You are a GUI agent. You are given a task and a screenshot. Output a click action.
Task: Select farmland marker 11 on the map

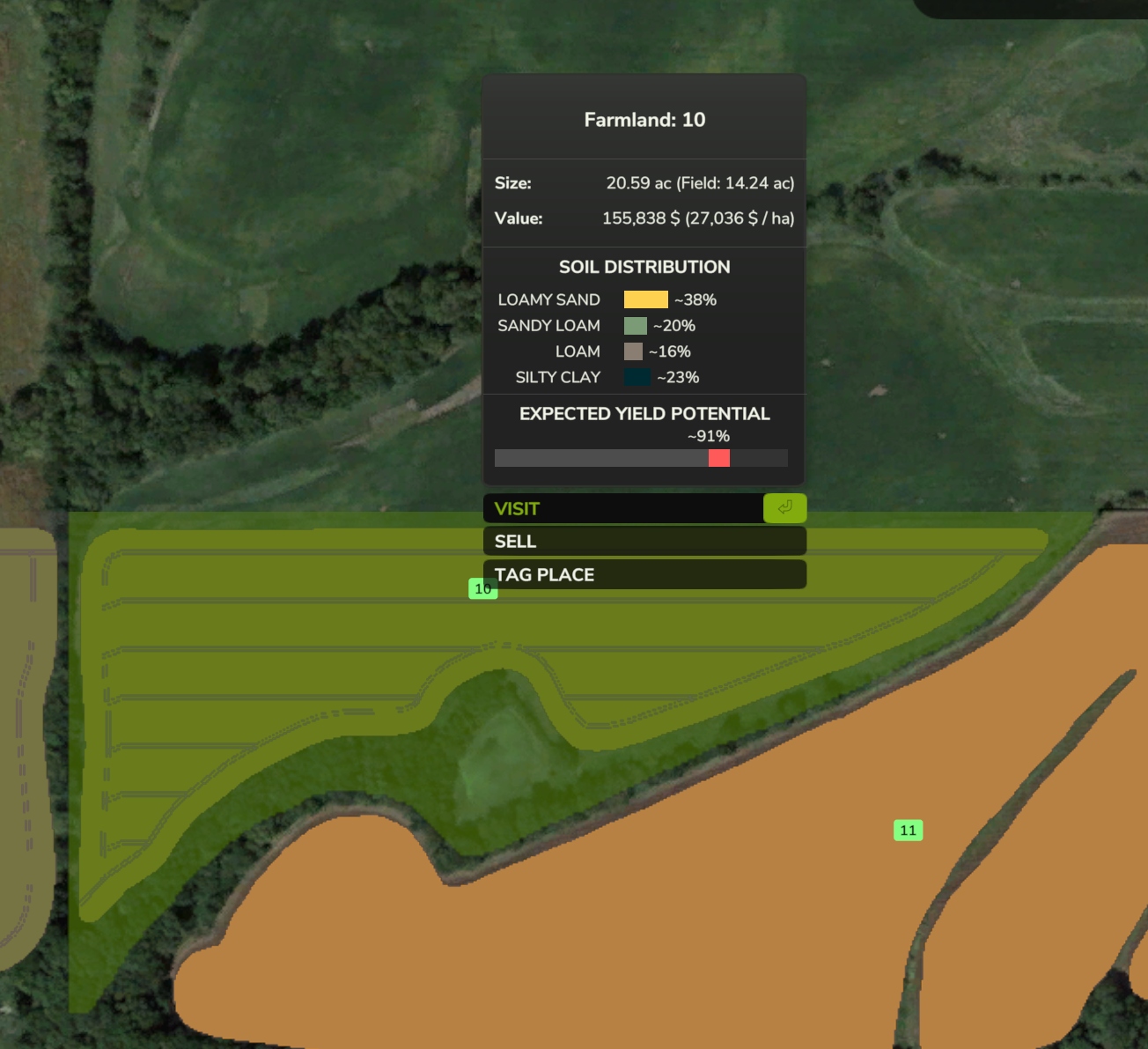[x=908, y=830]
